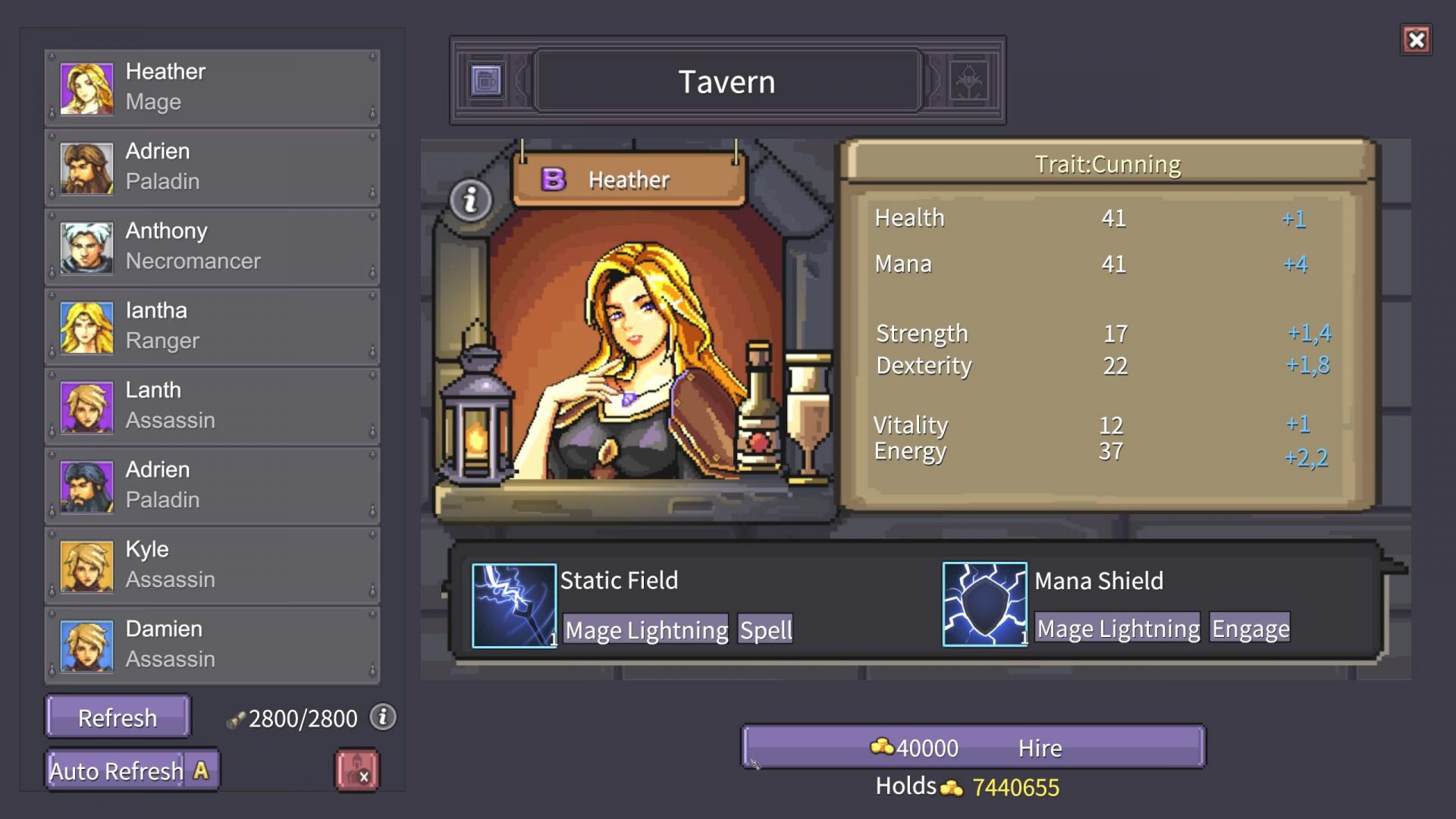Screen dimensions: 1456x819
Task: Open refresh scroll count info
Action: [x=383, y=717]
